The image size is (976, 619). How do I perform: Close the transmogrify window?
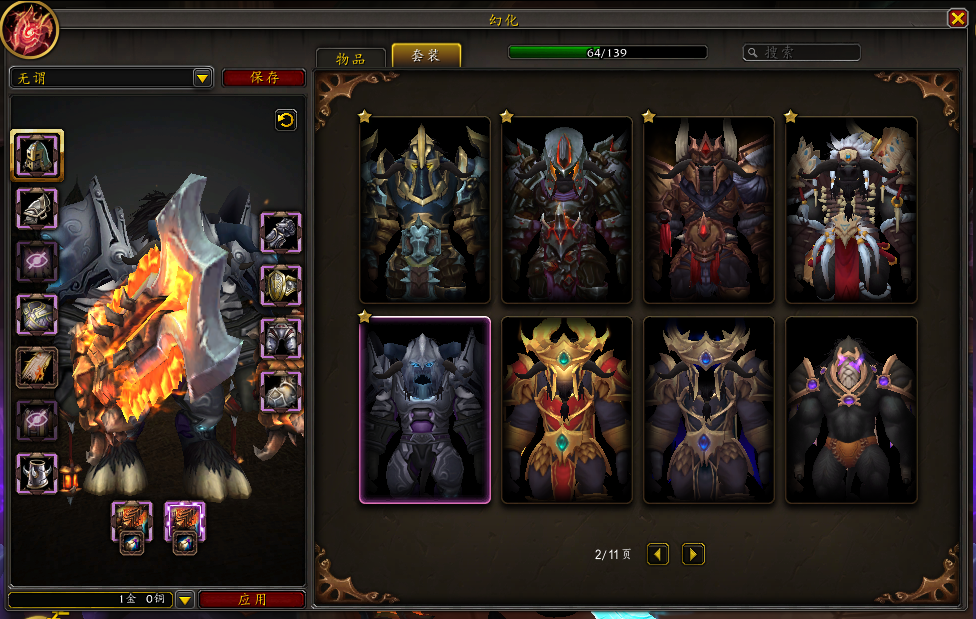(x=957, y=18)
